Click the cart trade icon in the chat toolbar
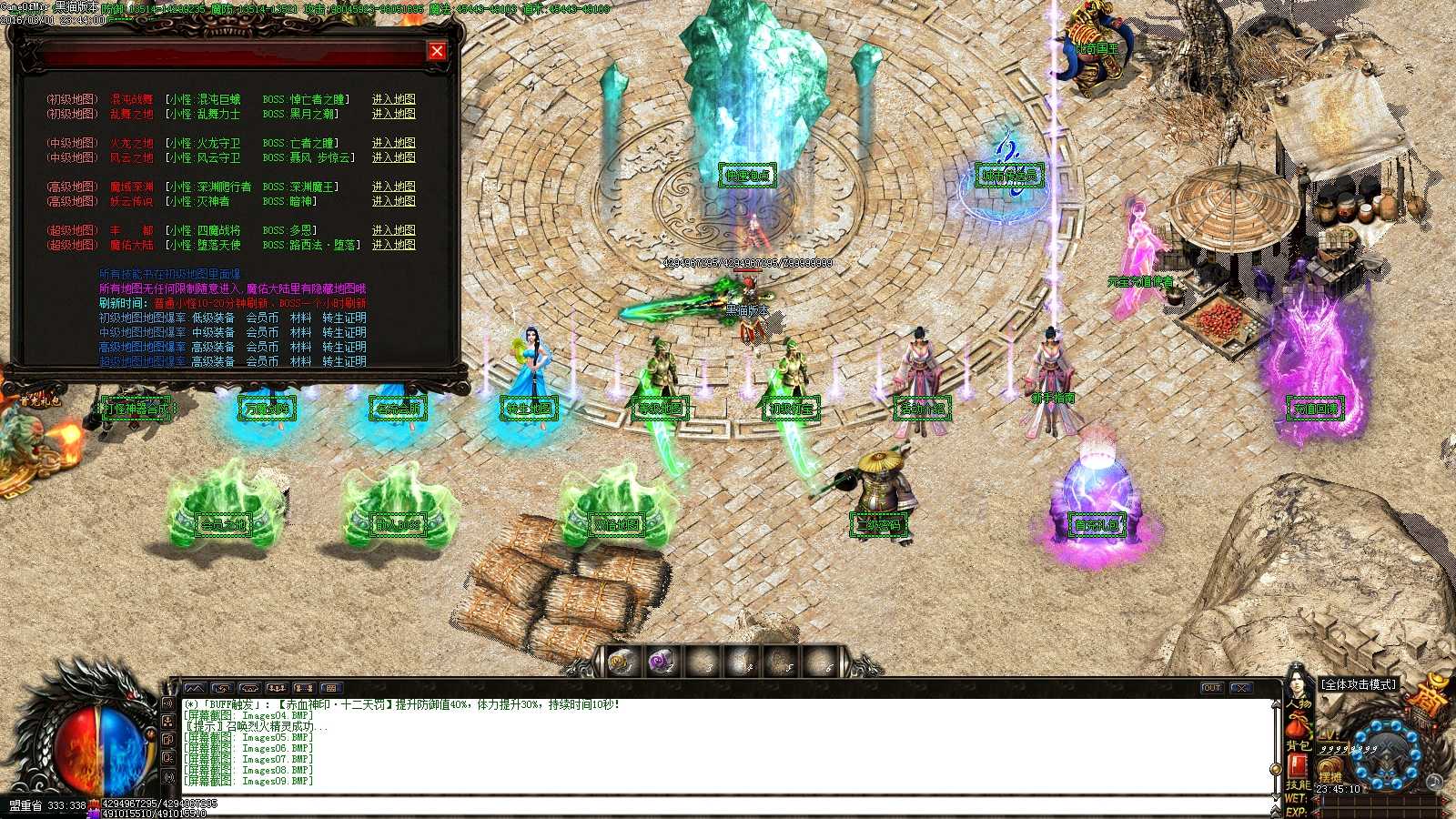1456x819 pixels. tap(250, 689)
